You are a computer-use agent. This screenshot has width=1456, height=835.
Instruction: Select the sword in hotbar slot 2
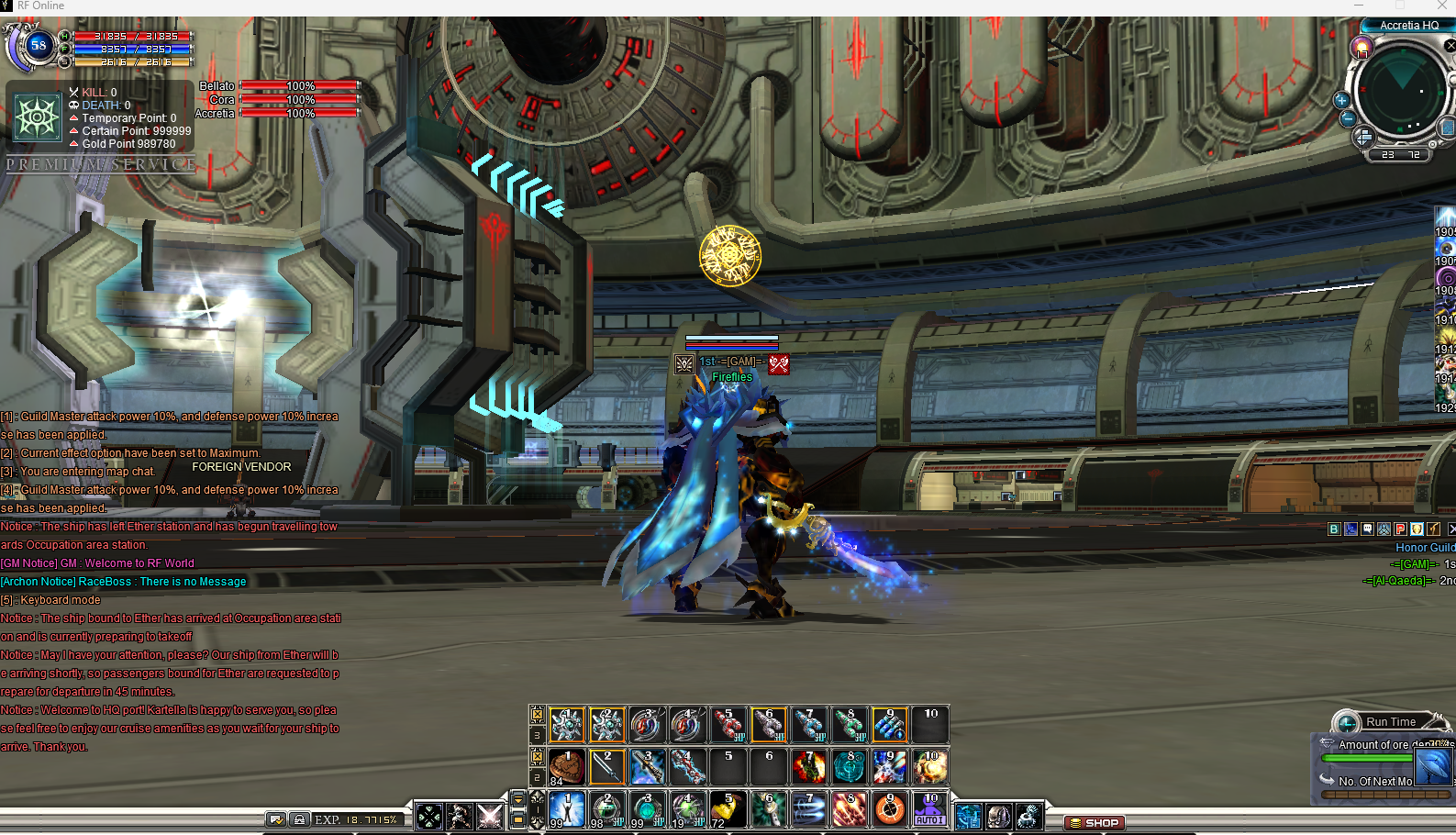tap(607, 767)
